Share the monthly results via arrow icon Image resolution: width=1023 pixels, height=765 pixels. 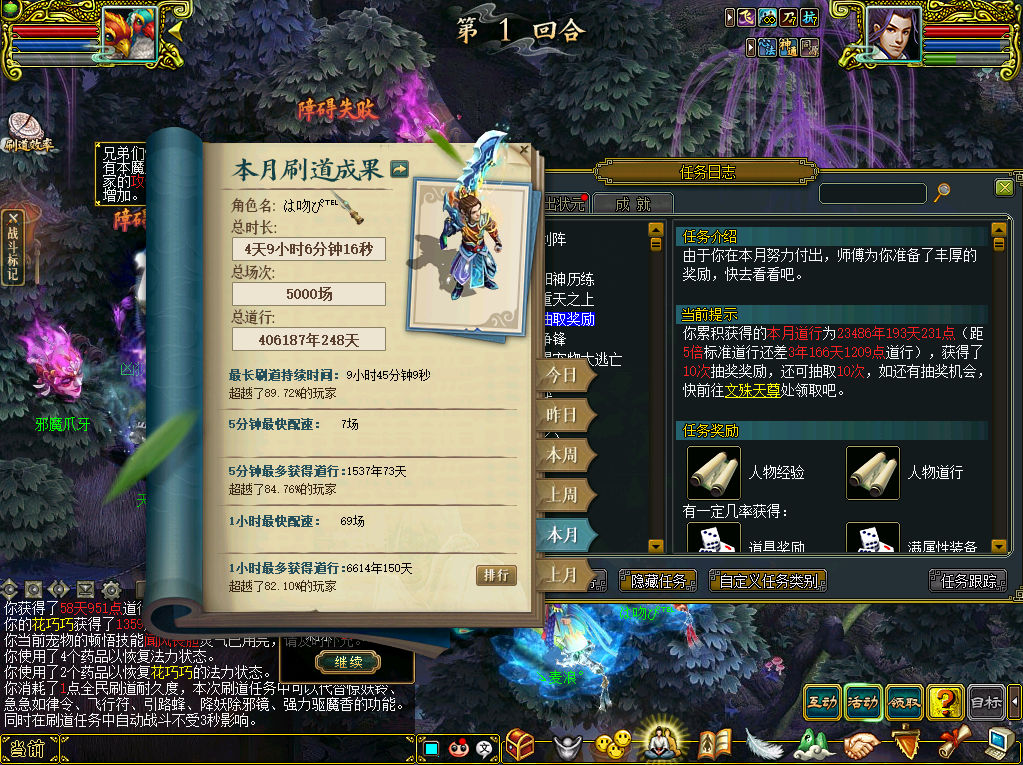pyautogui.click(x=400, y=169)
